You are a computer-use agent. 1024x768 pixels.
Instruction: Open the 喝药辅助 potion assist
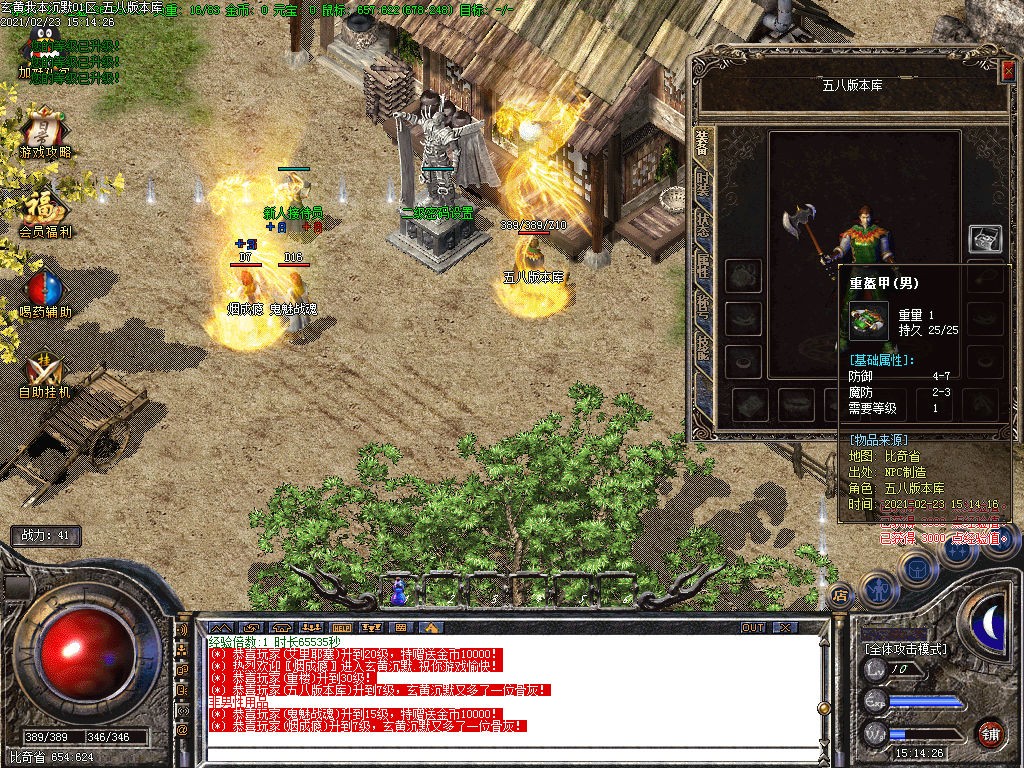44,290
